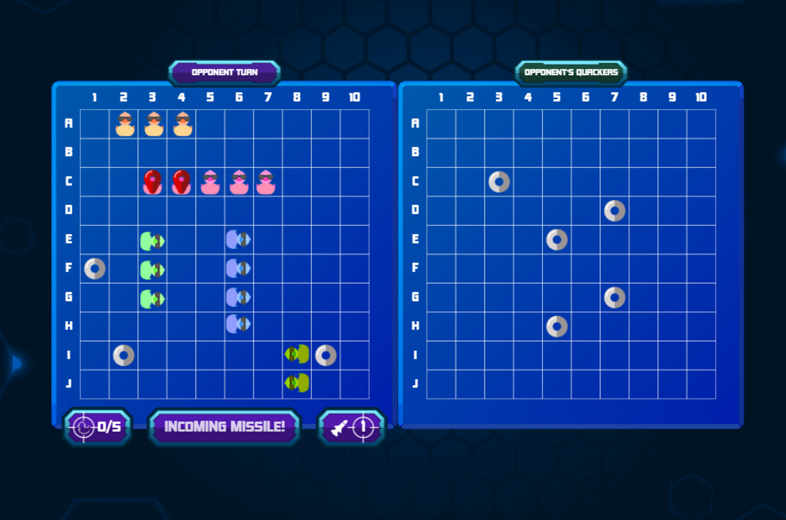The height and width of the screenshot is (520, 786).
Task: Select the blue duck at H6 on your board
Action: pos(239,326)
